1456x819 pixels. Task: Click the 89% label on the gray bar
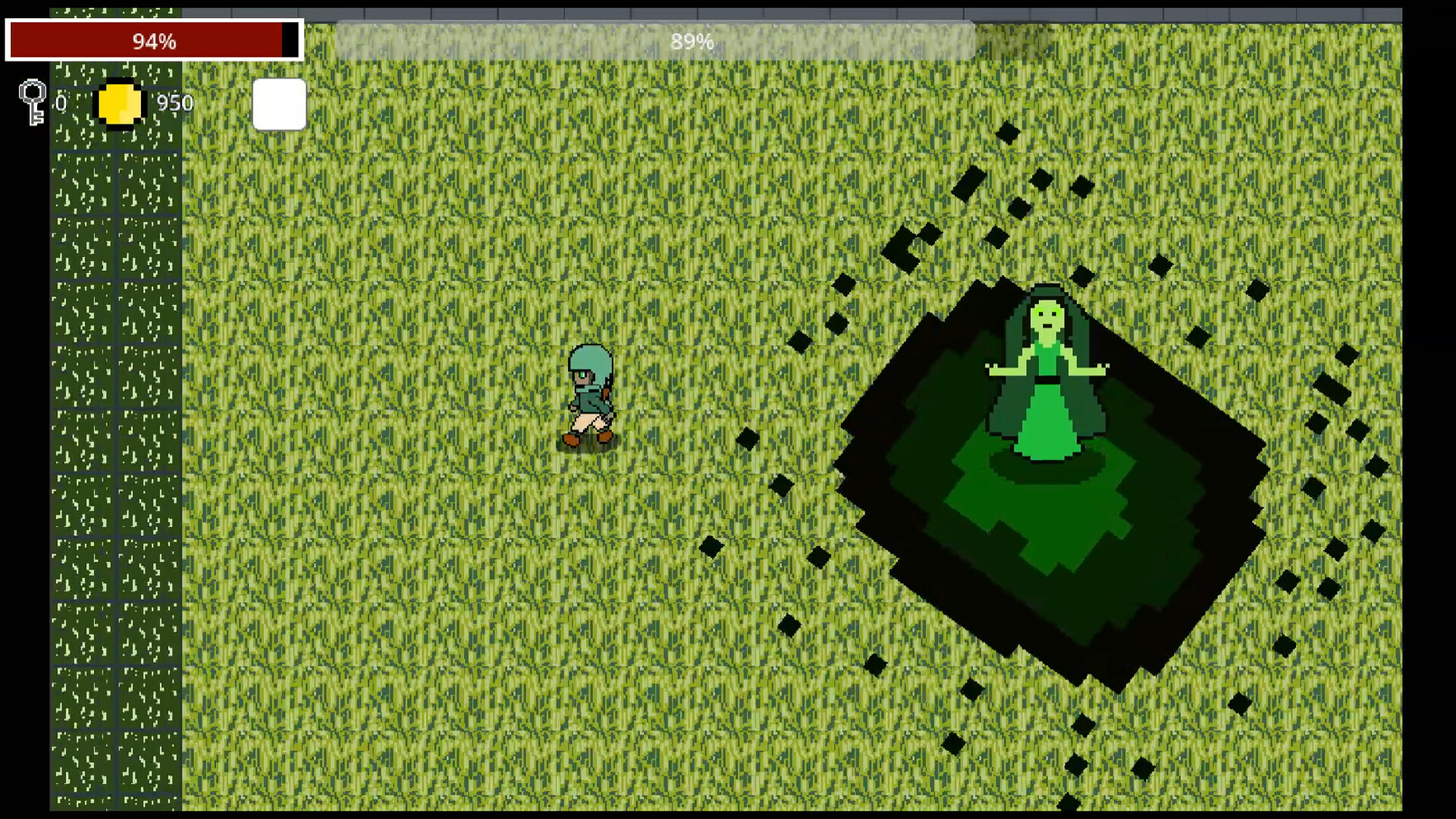click(692, 42)
